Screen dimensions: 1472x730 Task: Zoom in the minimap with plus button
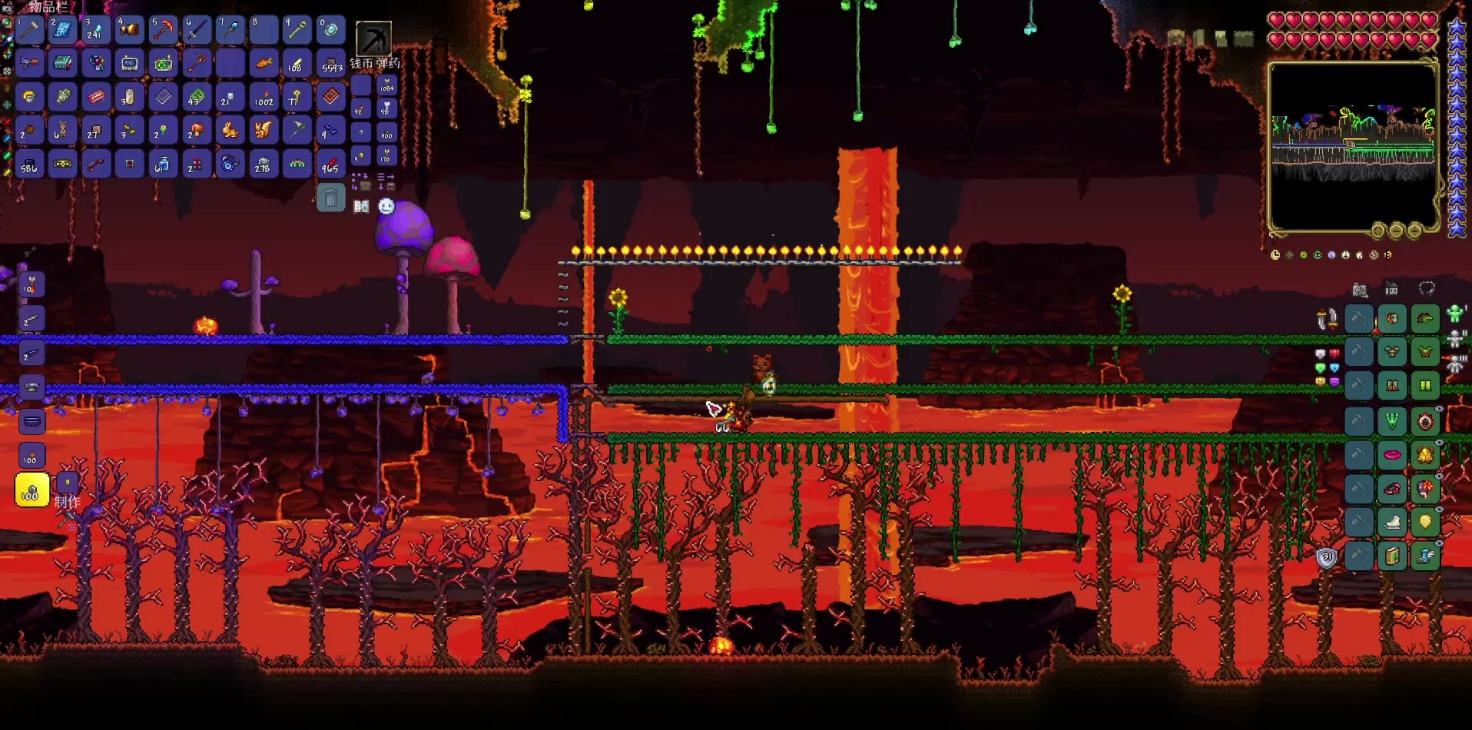tap(1414, 231)
